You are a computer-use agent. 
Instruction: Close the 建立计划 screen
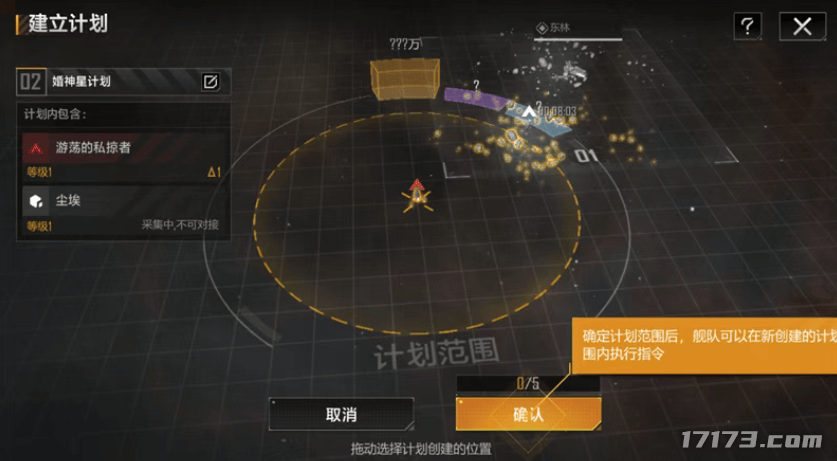[x=801, y=26]
